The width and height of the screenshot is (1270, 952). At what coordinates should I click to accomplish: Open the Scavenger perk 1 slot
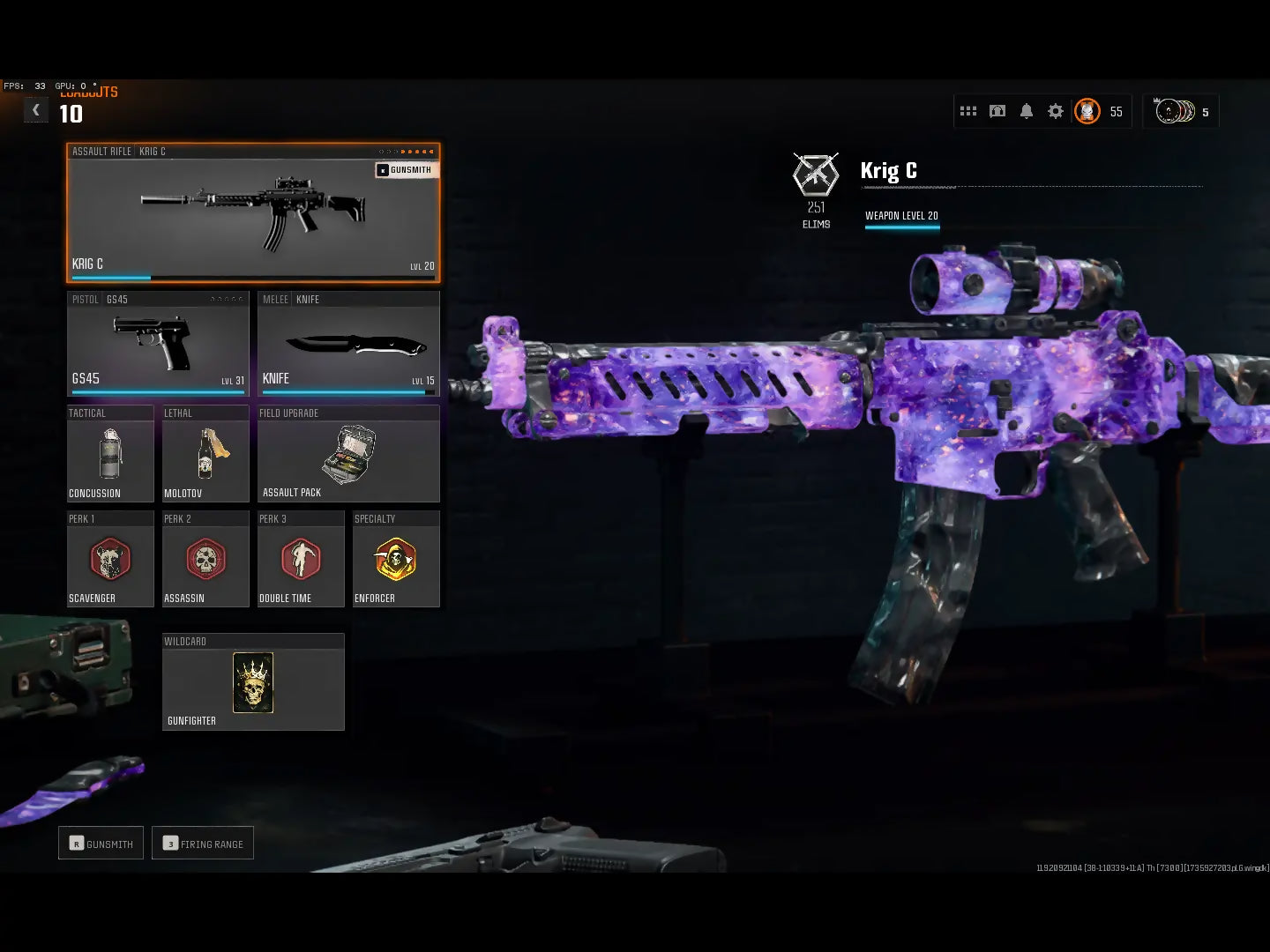(110, 560)
